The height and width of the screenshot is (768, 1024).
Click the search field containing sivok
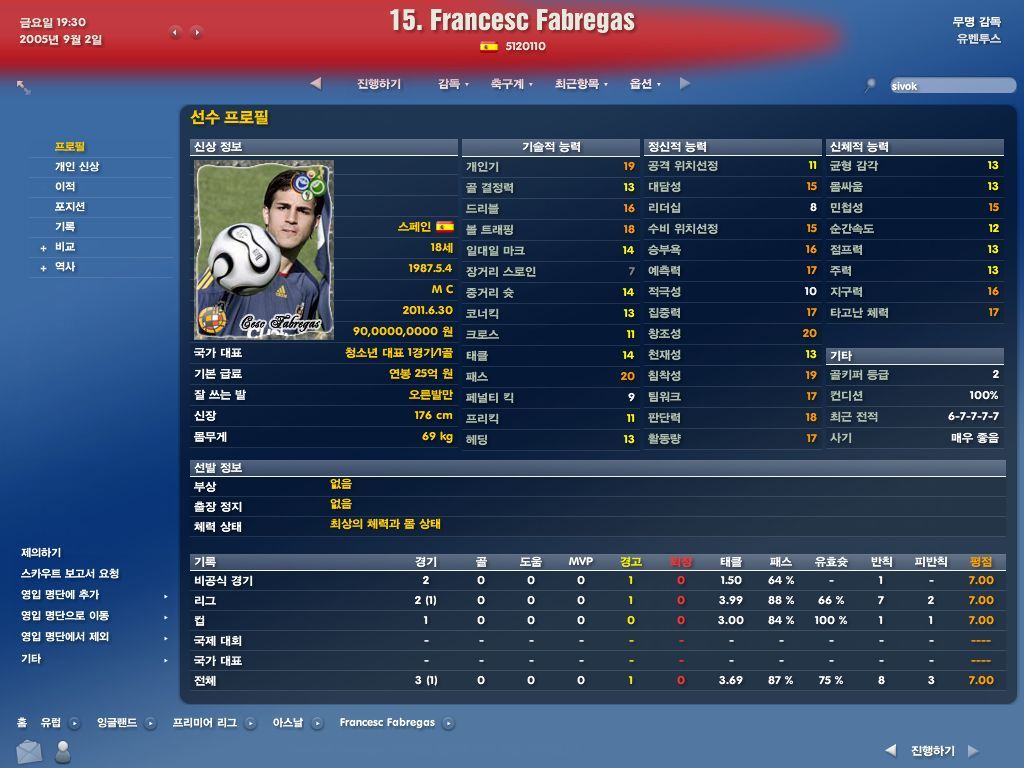click(950, 86)
